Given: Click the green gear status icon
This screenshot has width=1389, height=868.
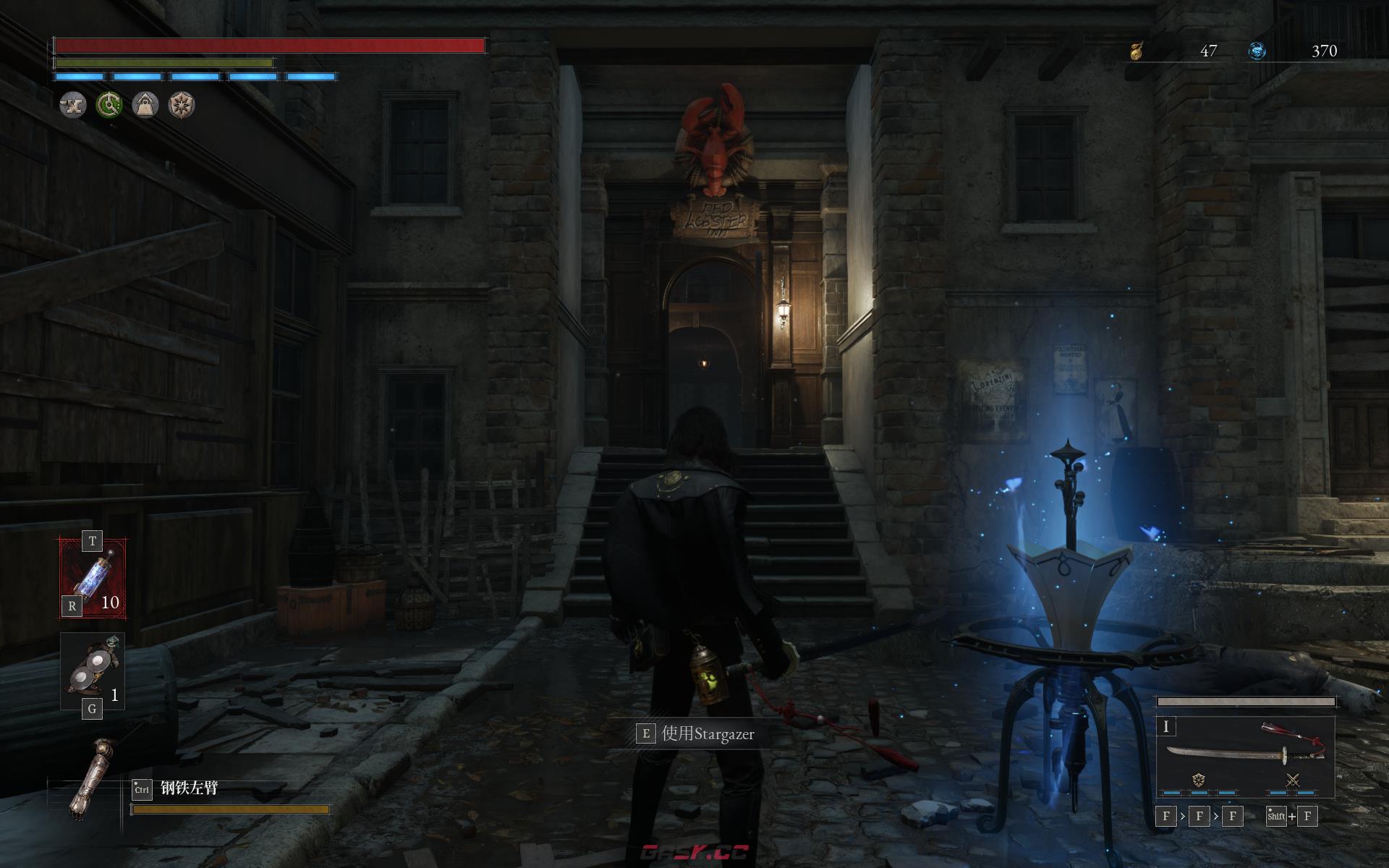Looking at the screenshot, I should [109, 105].
